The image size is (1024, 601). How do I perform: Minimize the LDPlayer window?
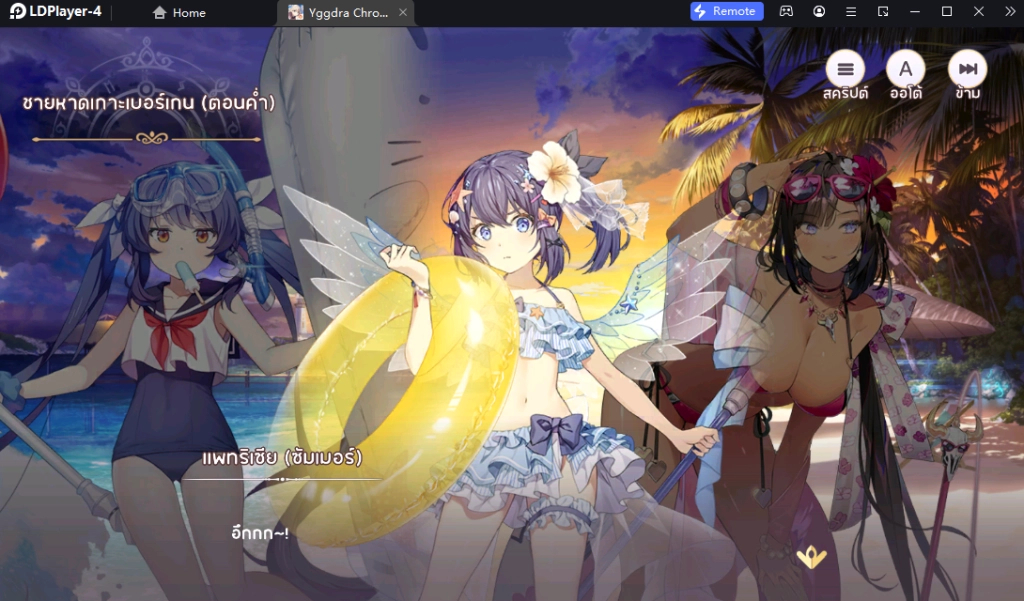(x=914, y=12)
